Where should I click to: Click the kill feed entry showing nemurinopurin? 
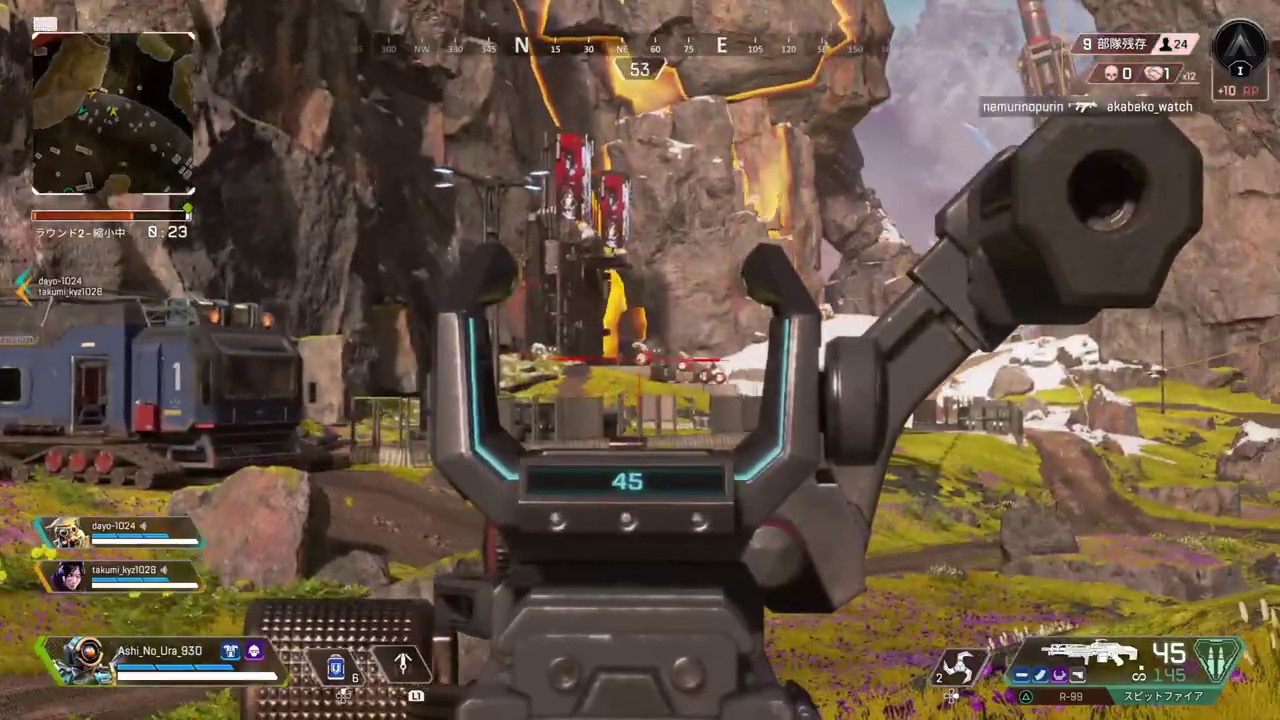(x=1022, y=106)
